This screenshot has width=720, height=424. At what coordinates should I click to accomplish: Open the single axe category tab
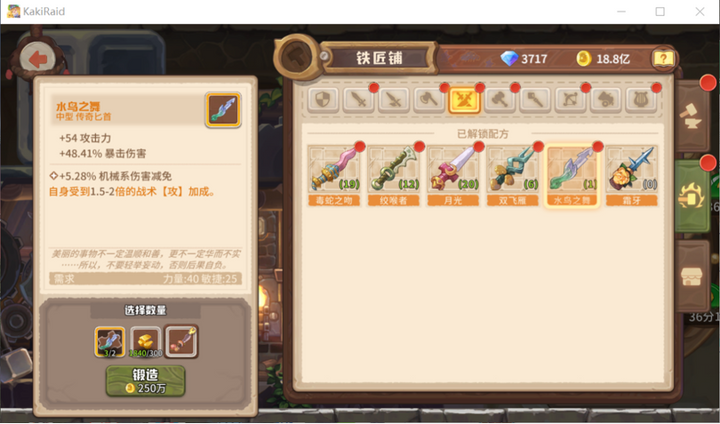tap(430, 99)
